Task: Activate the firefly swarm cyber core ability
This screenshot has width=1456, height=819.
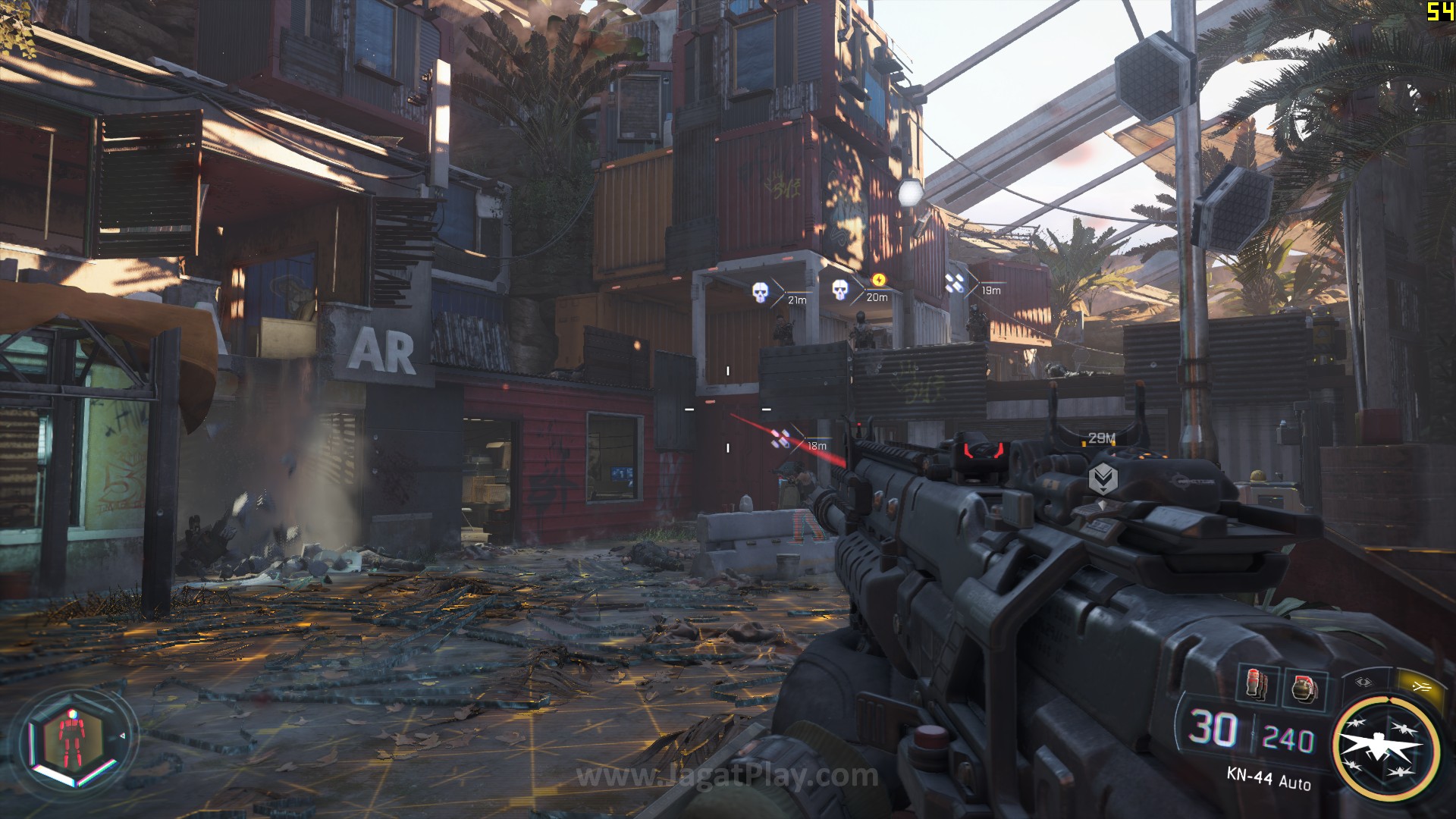Action: 1386,748
